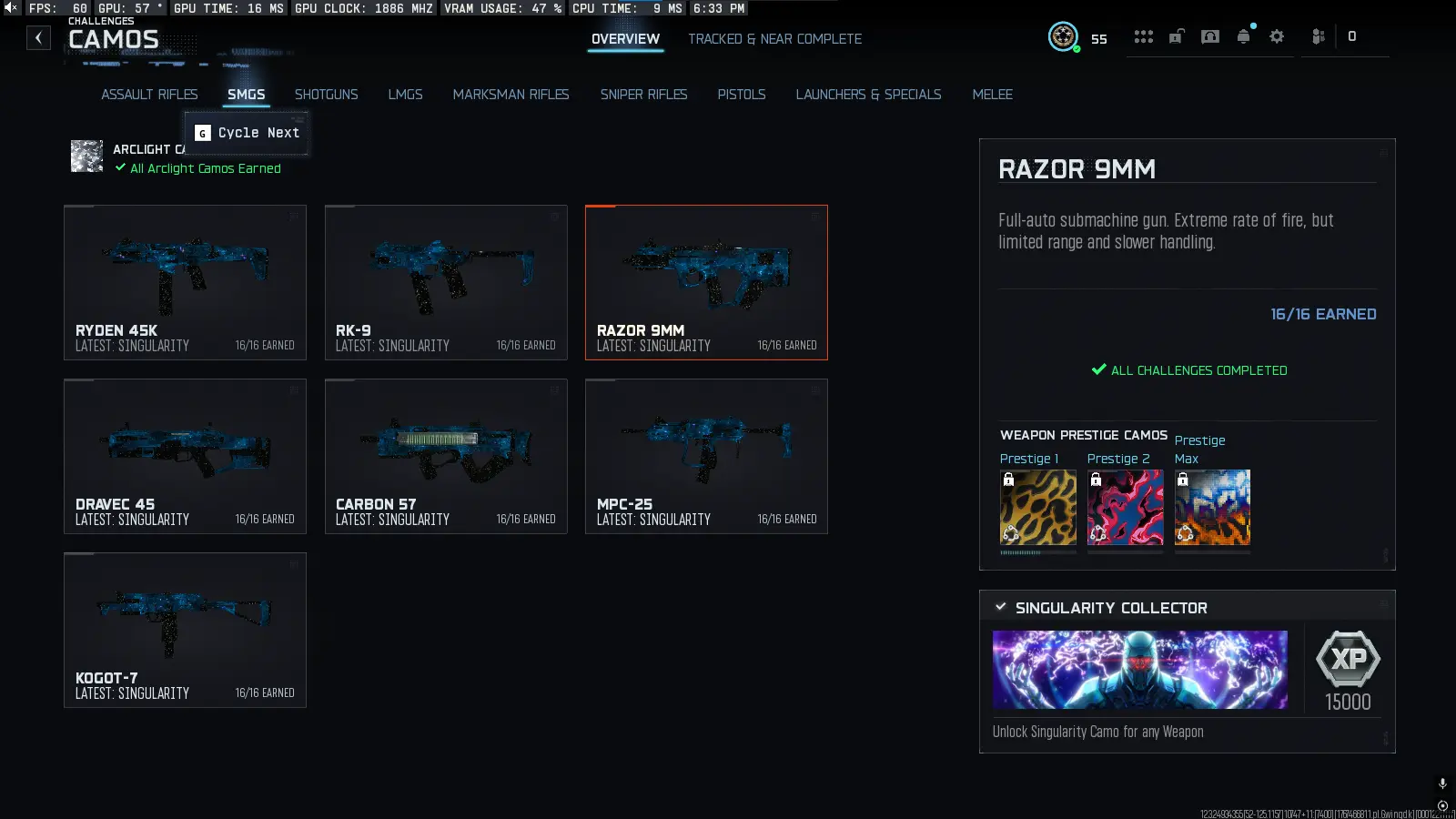Click the Singularity Collector reward banner
The image size is (1456, 819).
click(1139, 670)
